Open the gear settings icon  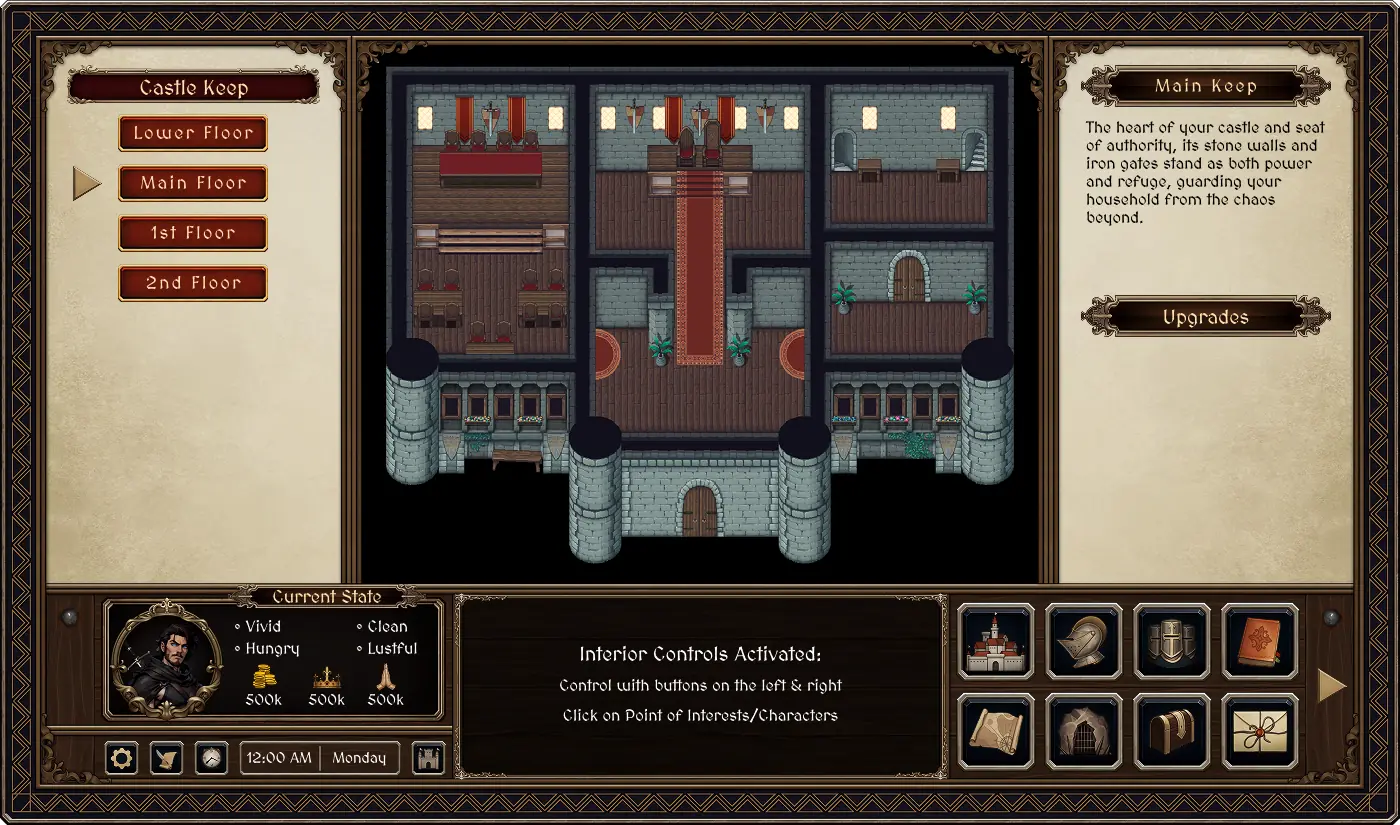pyautogui.click(x=122, y=758)
